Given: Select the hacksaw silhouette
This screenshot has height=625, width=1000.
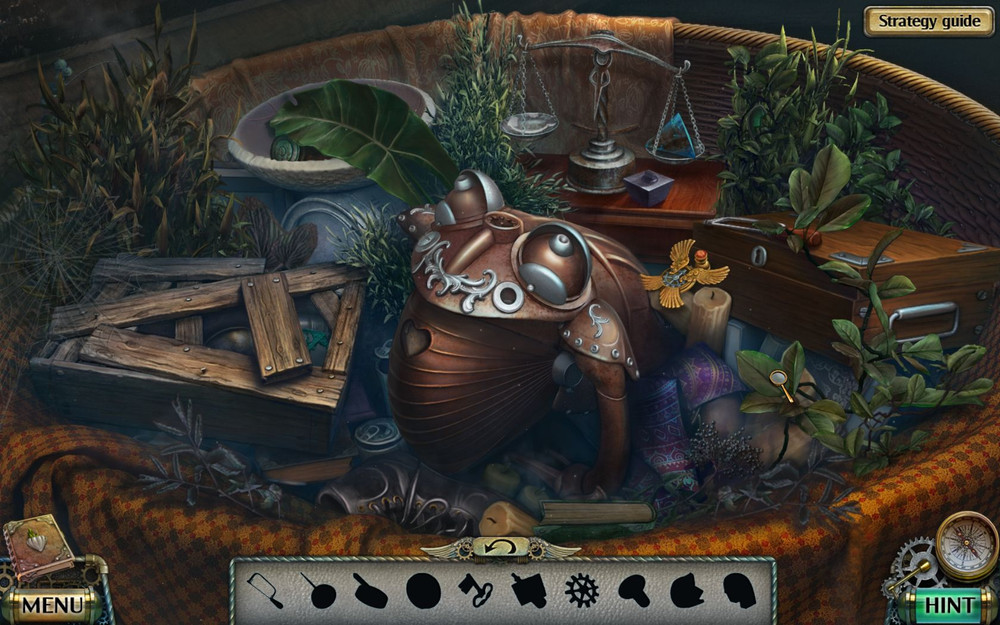Looking at the screenshot, I should tap(265, 590).
